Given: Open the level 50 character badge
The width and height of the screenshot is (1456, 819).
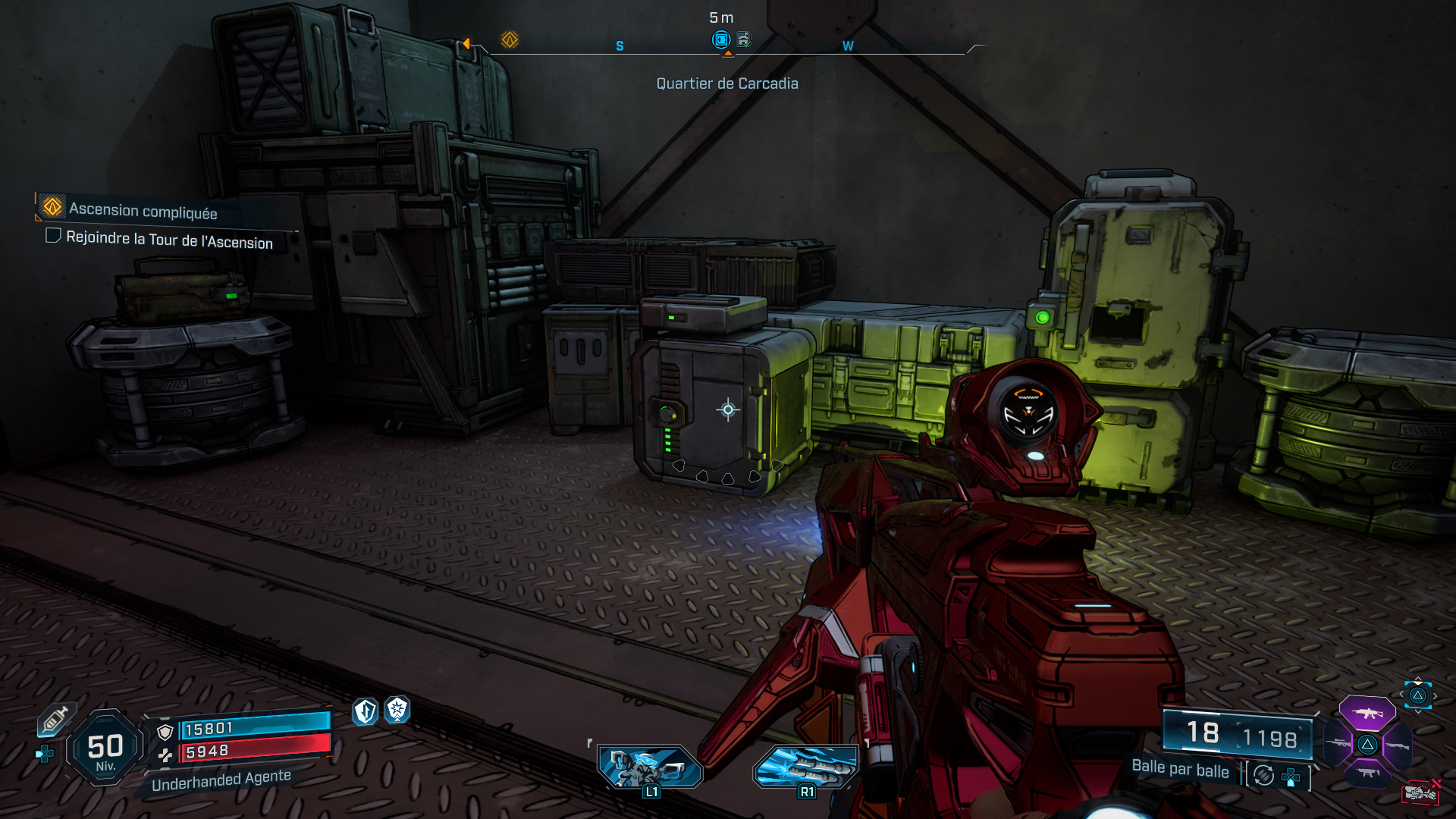Looking at the screenshot, I should pyautogui.click(x=105, y=748).
